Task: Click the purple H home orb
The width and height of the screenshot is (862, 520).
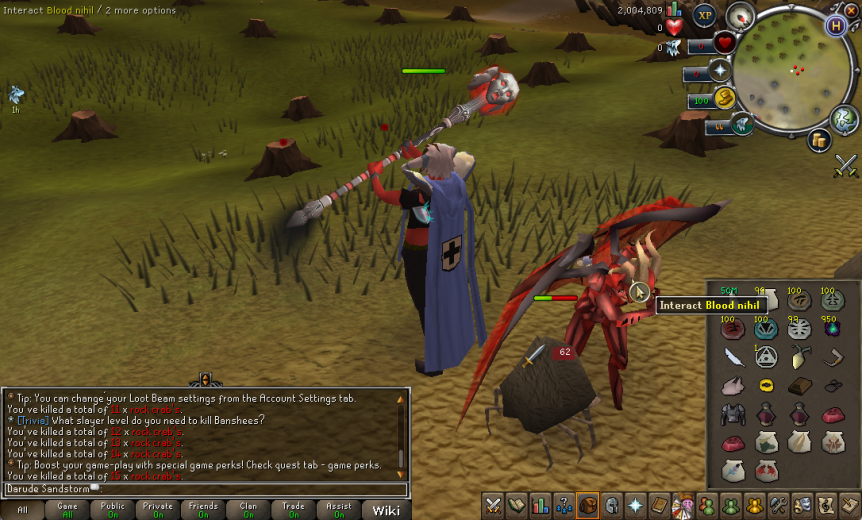Action: tap(835, 26)
